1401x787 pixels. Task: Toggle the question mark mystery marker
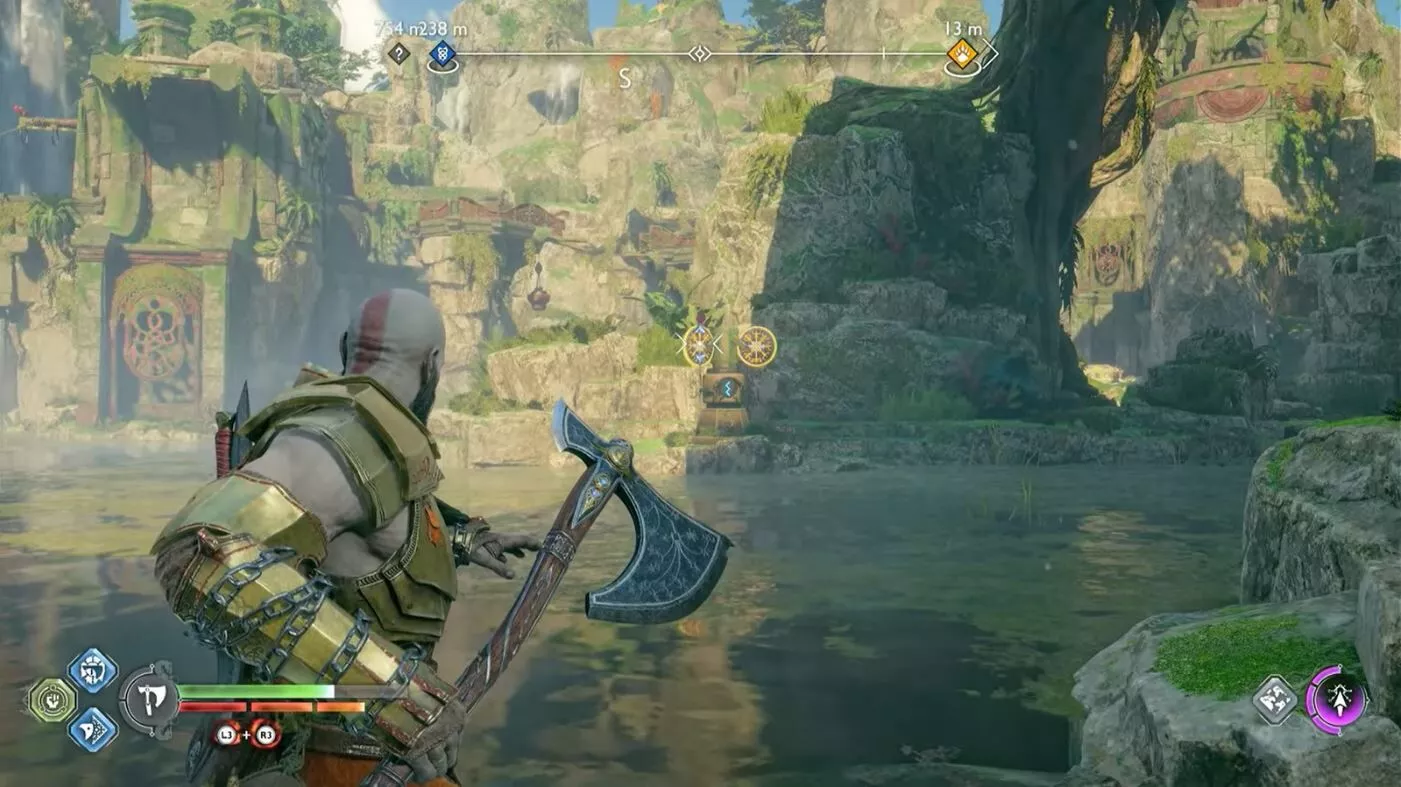pos(399,52)
